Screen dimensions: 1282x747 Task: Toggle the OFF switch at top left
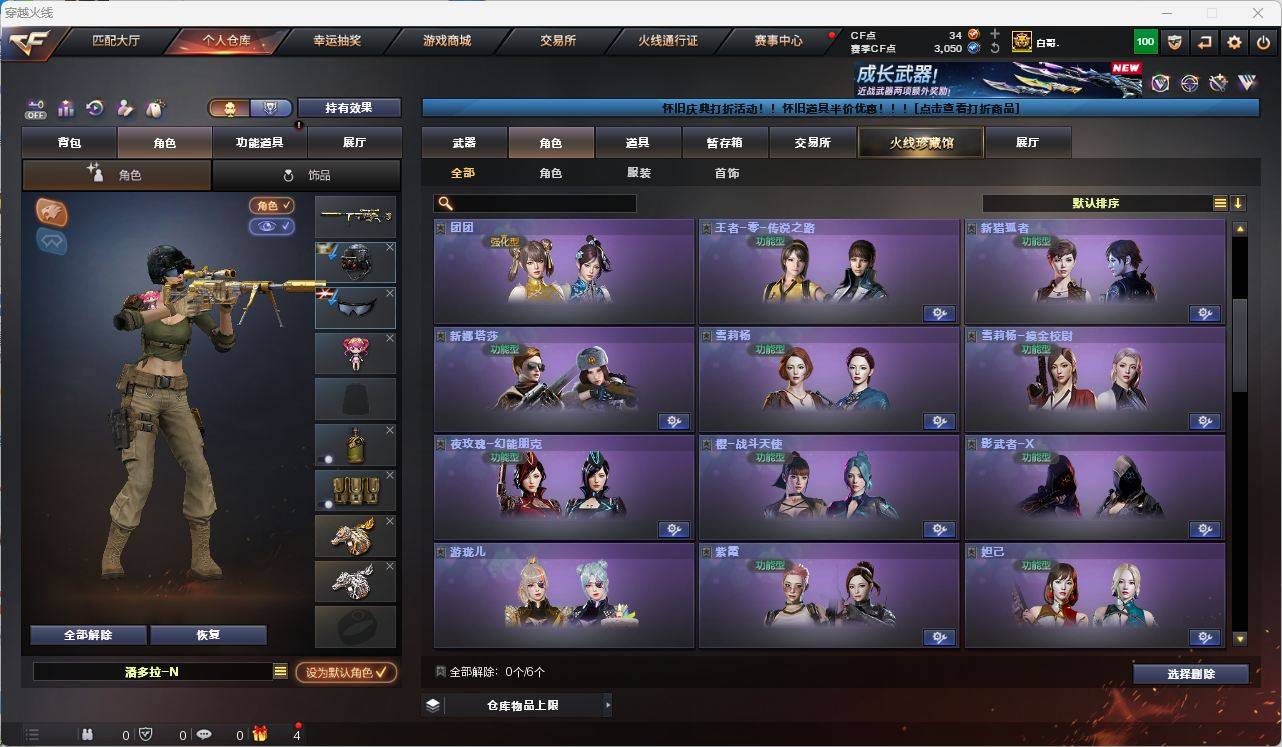click(35, 108)
